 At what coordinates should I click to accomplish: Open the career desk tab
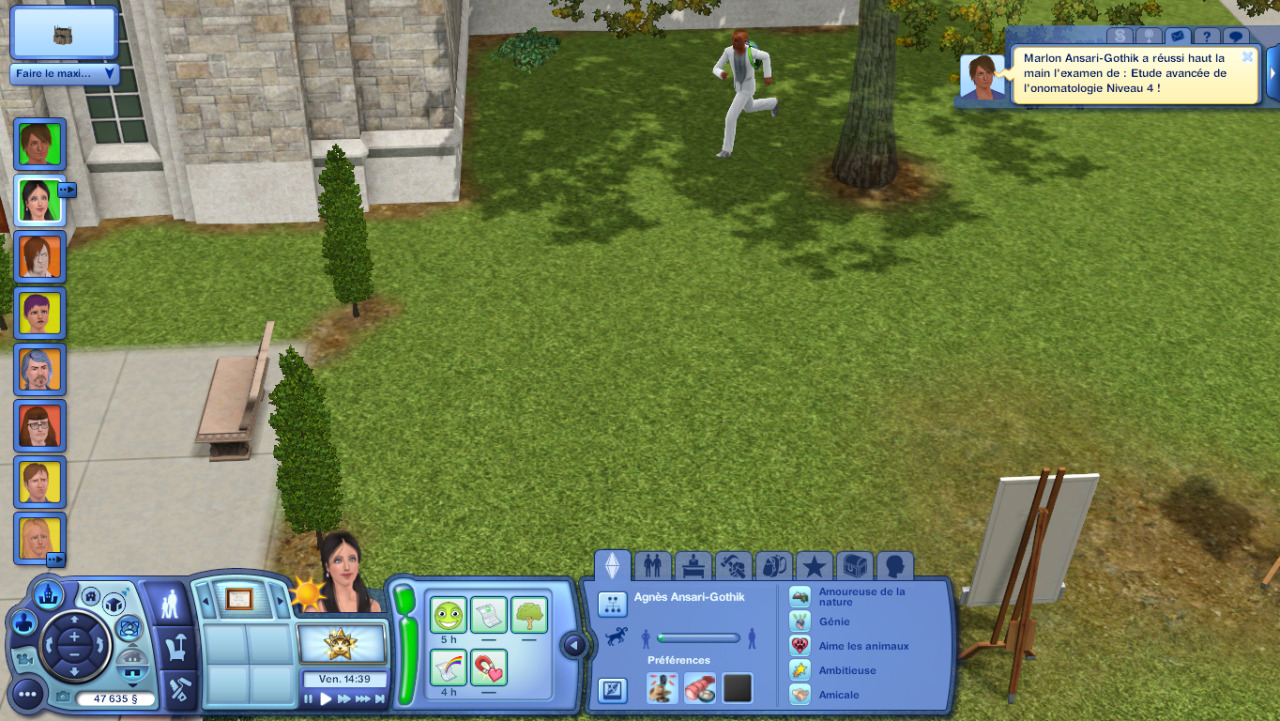pyautogui.click(x=693, y=567)
